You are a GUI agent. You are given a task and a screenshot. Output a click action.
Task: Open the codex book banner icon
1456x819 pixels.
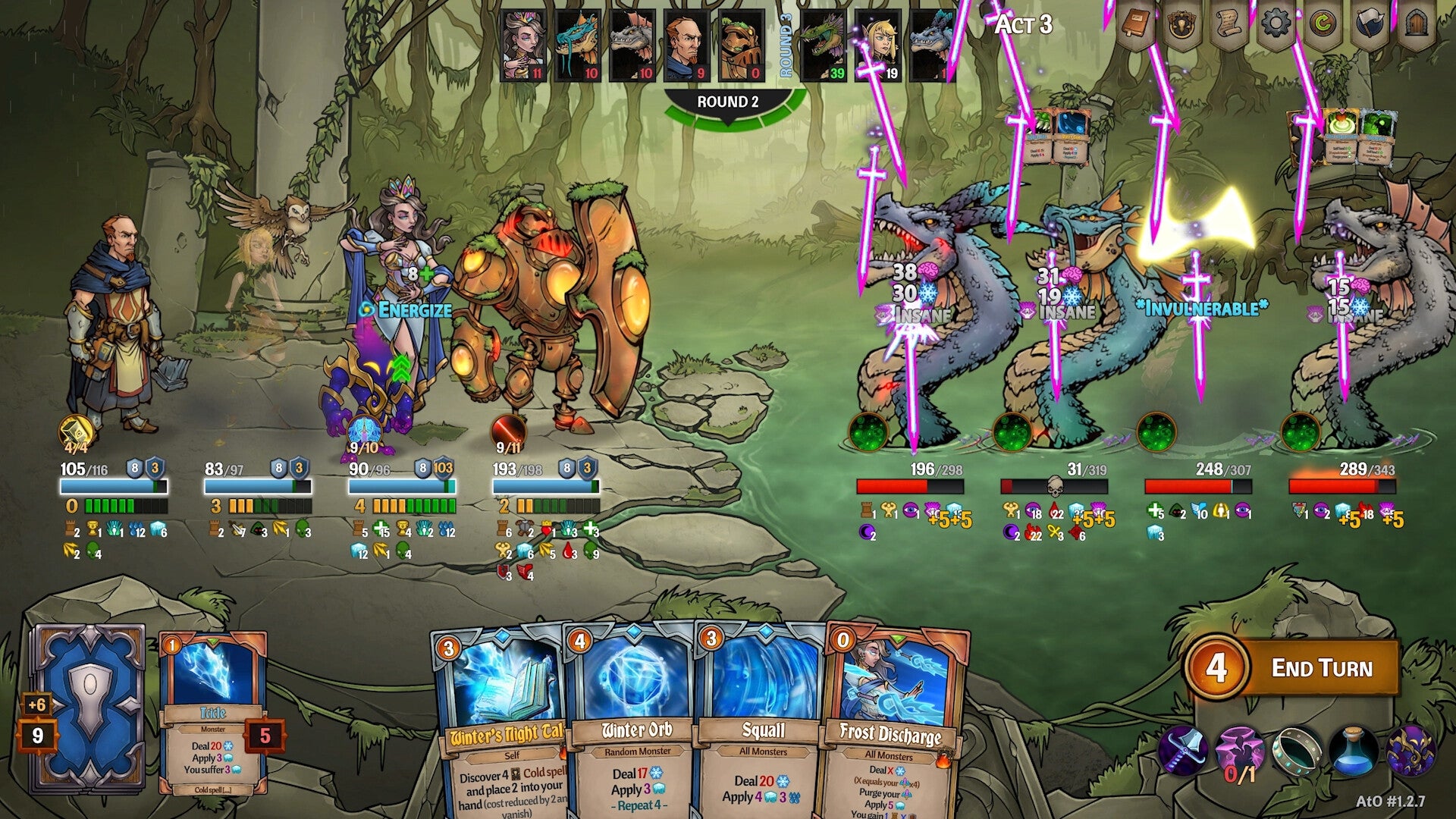1134,24
